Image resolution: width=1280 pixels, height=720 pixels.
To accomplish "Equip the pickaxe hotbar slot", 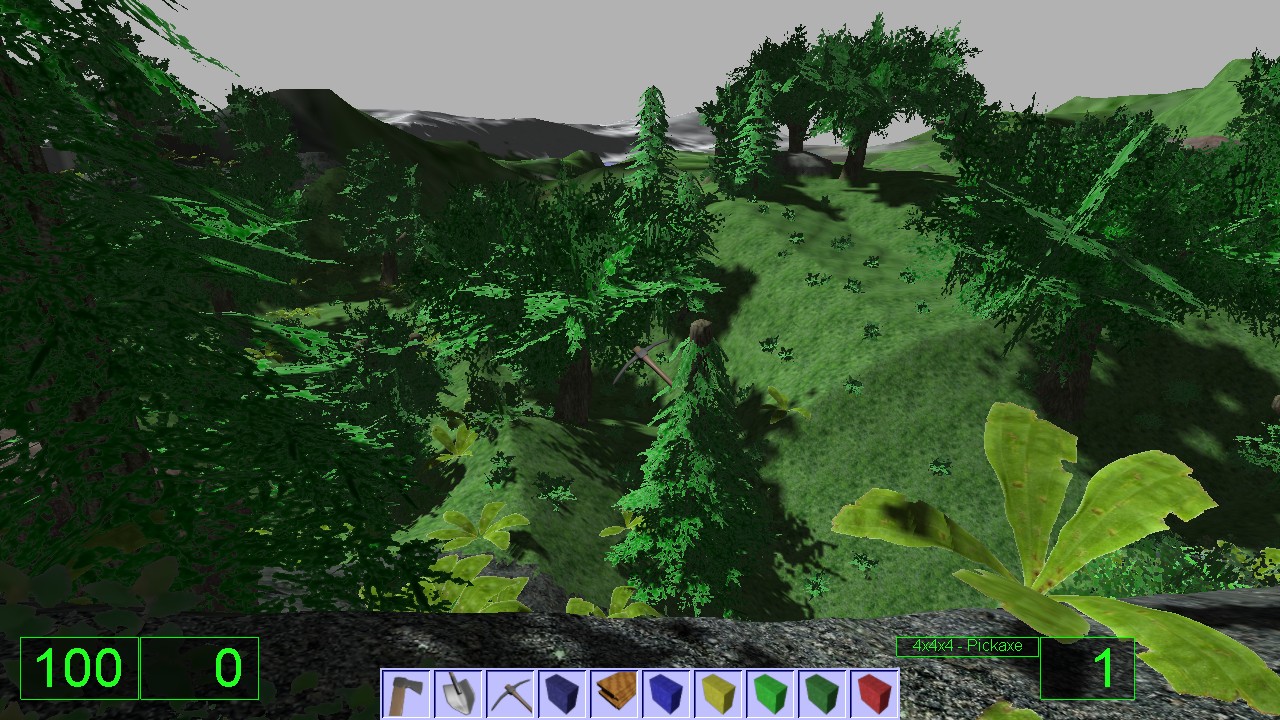I will [x=511, y=694].
